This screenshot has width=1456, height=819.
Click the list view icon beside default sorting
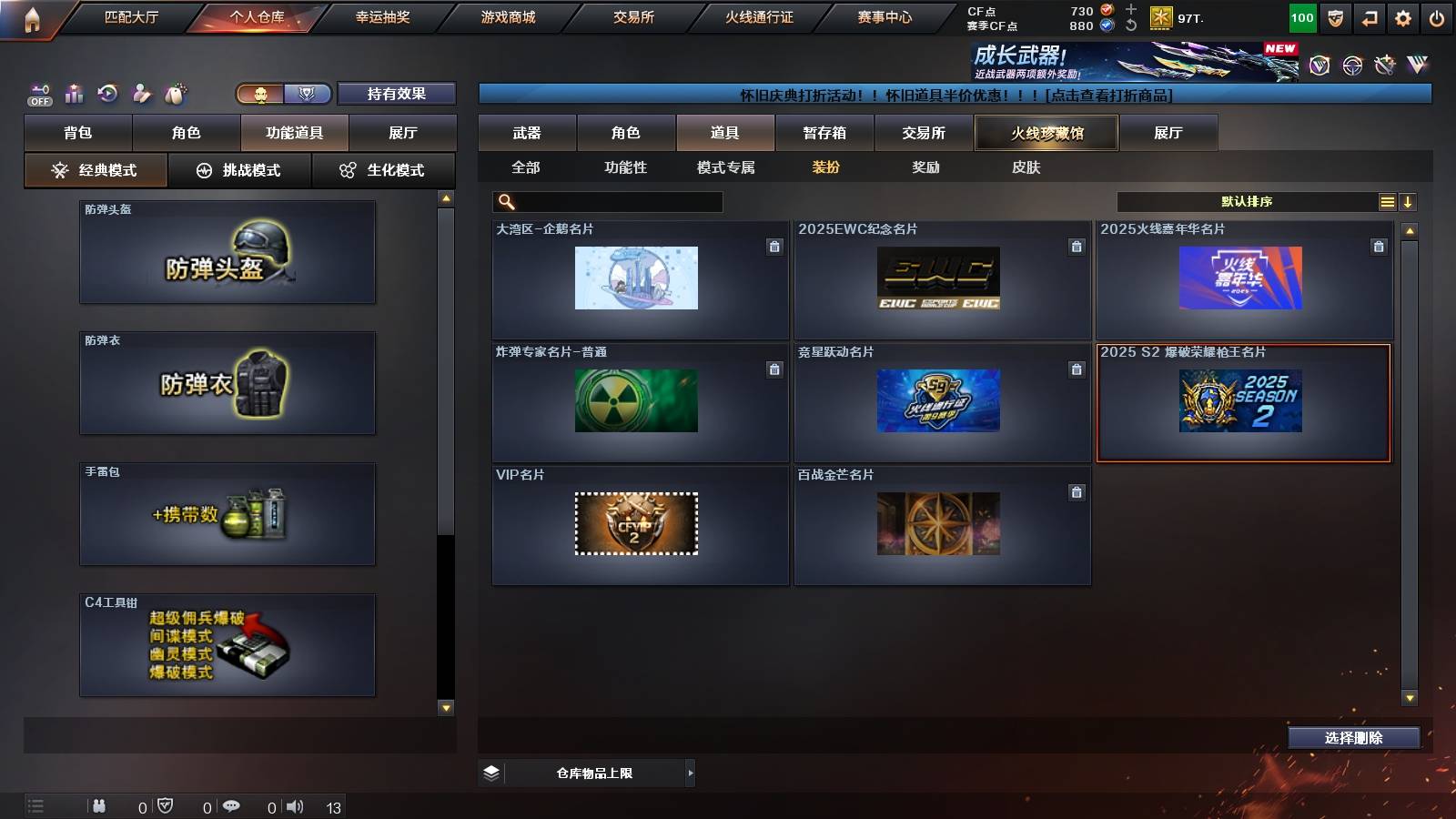point(1386,201)
